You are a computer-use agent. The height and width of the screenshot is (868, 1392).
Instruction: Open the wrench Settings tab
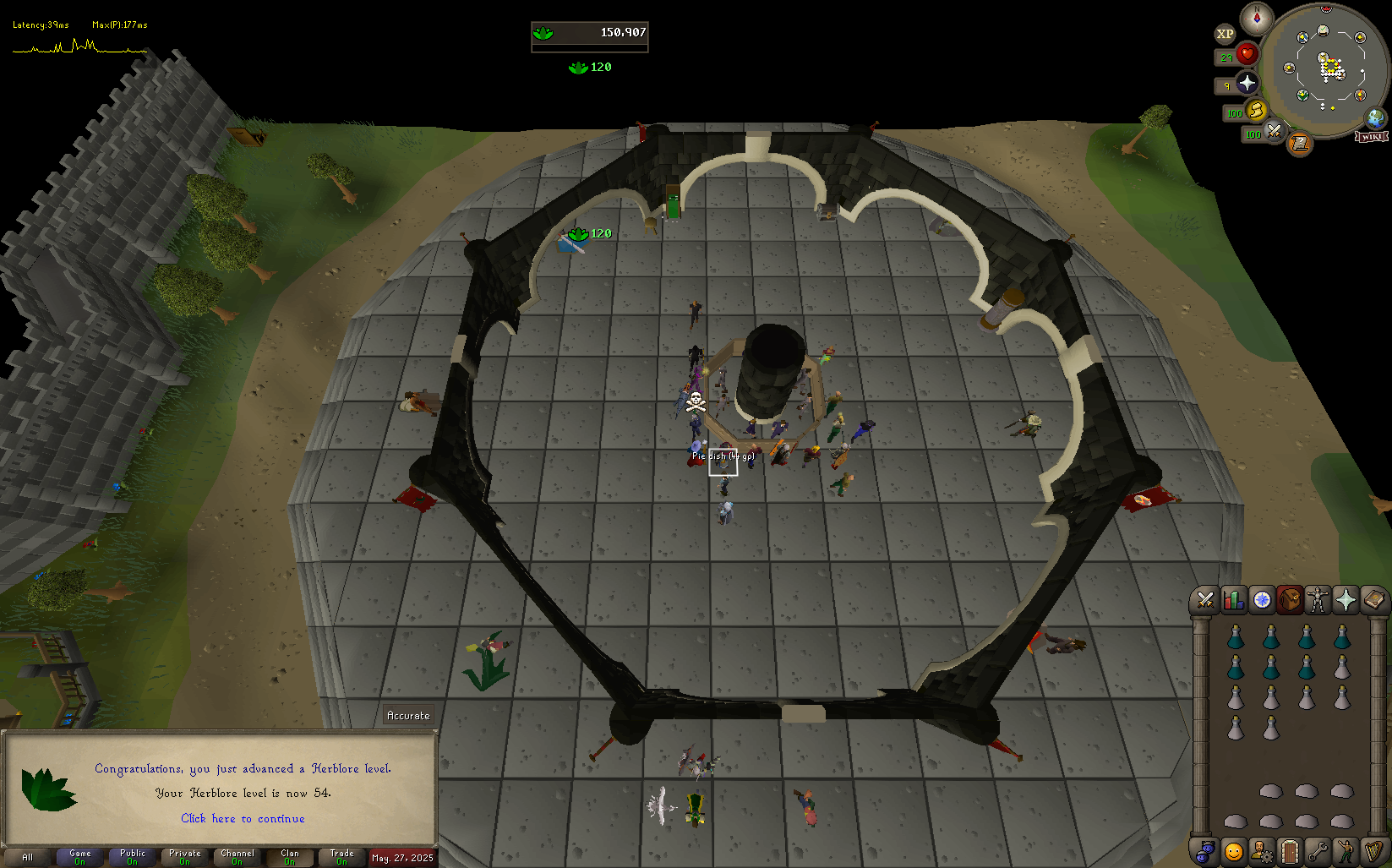pos(1318,851)
